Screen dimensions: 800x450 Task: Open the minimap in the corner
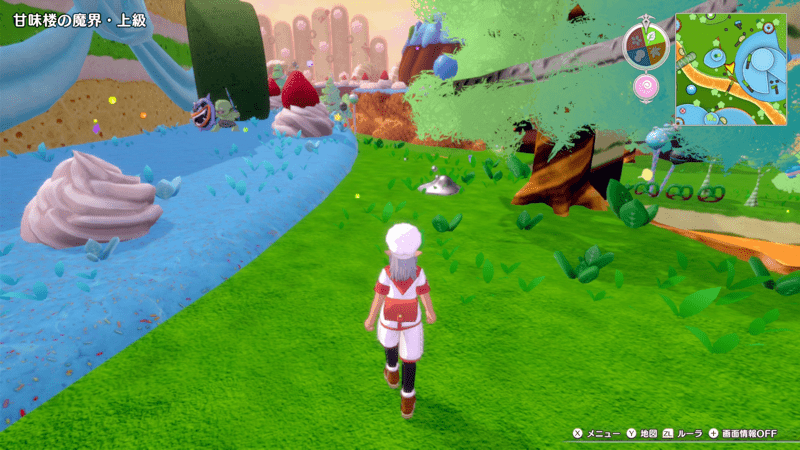[731, 68]
